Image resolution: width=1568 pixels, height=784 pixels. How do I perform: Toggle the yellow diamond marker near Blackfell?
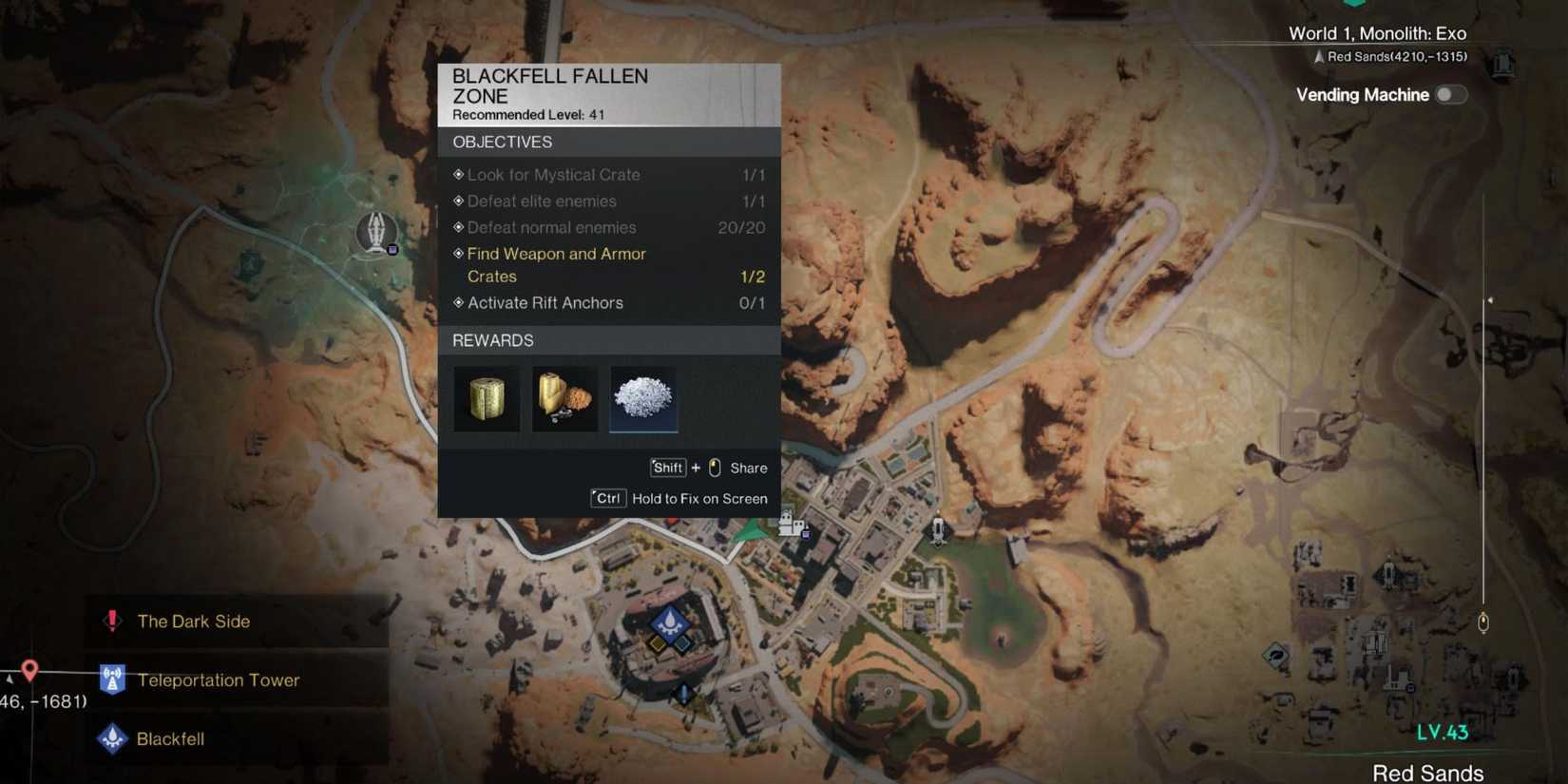click(x=658, y=644)
